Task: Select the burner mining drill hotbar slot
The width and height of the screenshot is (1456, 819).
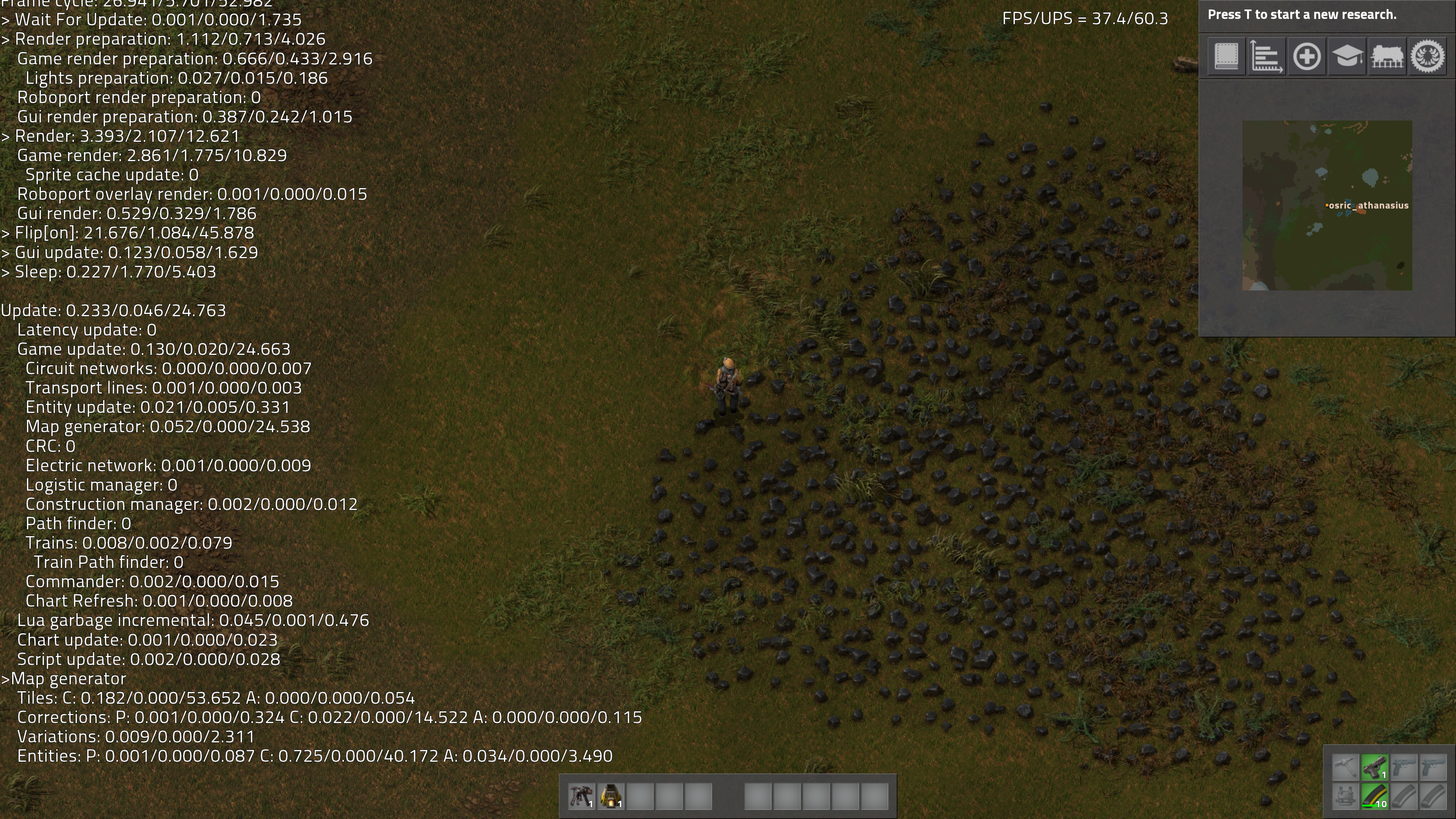Action: [x=581, y=796]
